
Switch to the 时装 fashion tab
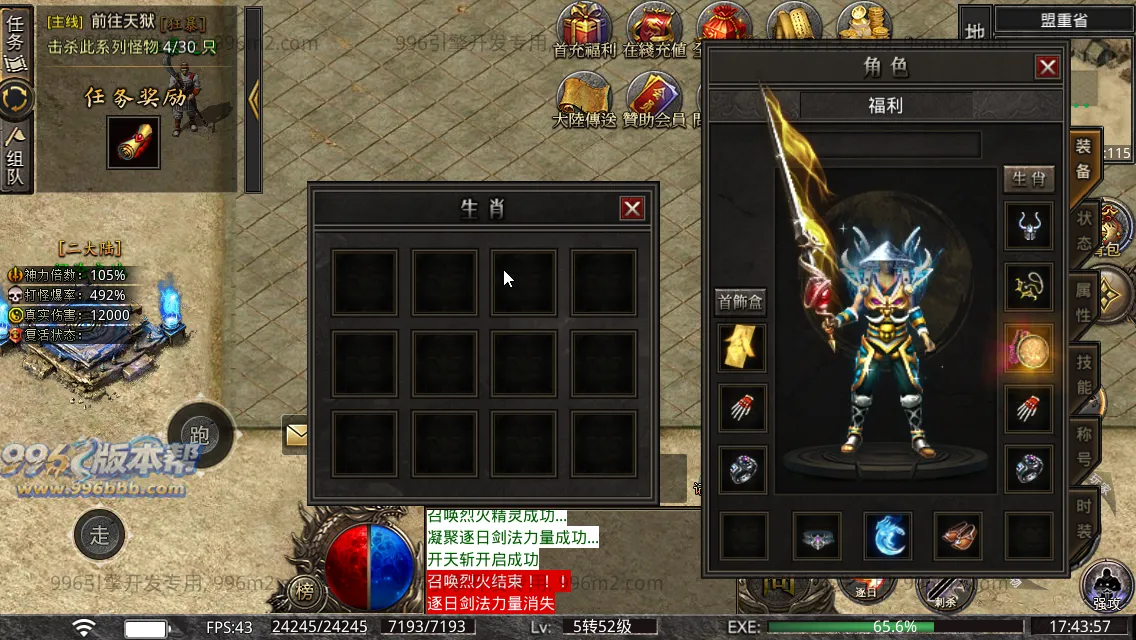[x=1085, y=517]
